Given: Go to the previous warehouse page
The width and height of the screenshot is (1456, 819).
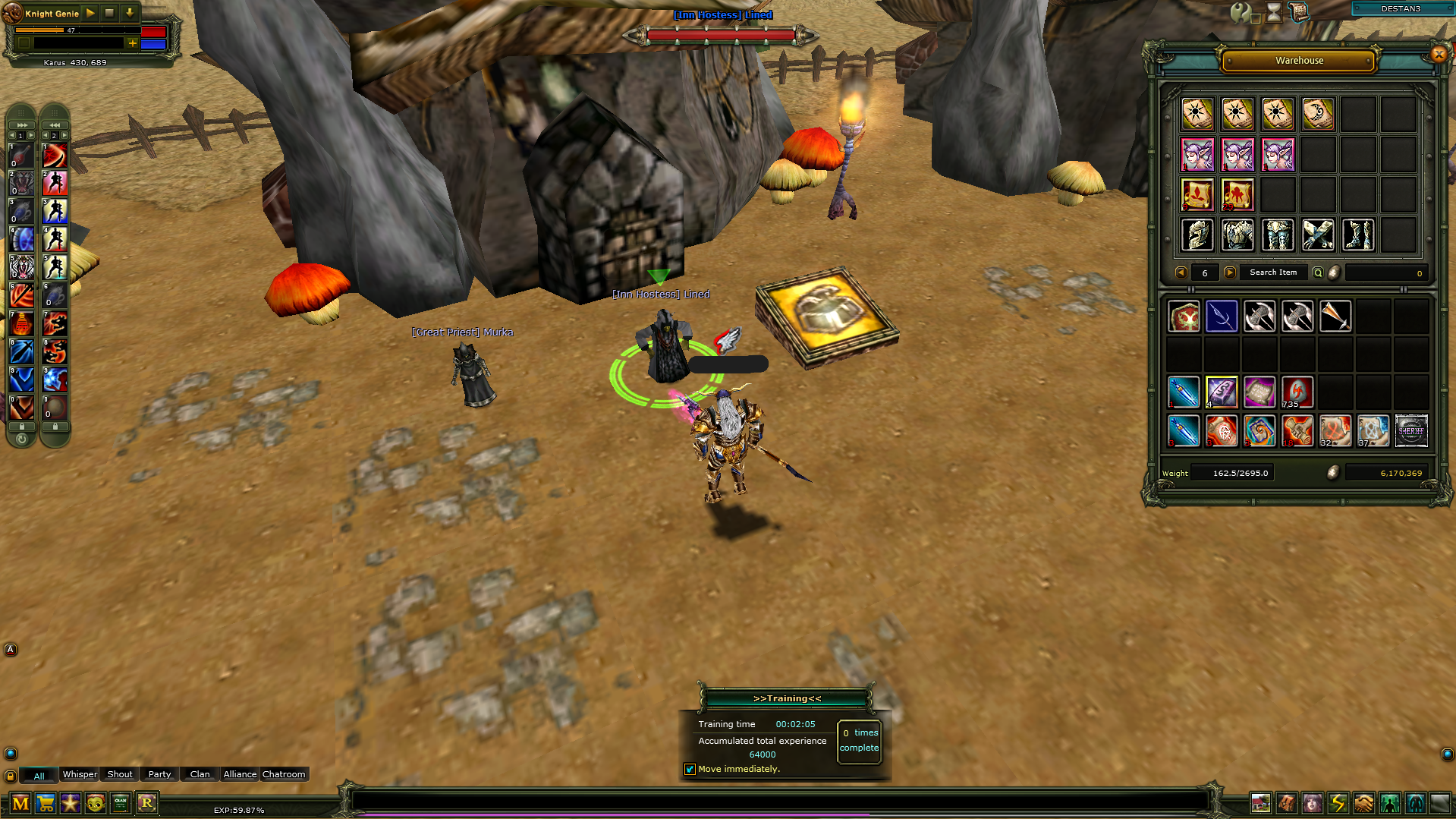Looking at the screenshot, I should click(1181, 272).
